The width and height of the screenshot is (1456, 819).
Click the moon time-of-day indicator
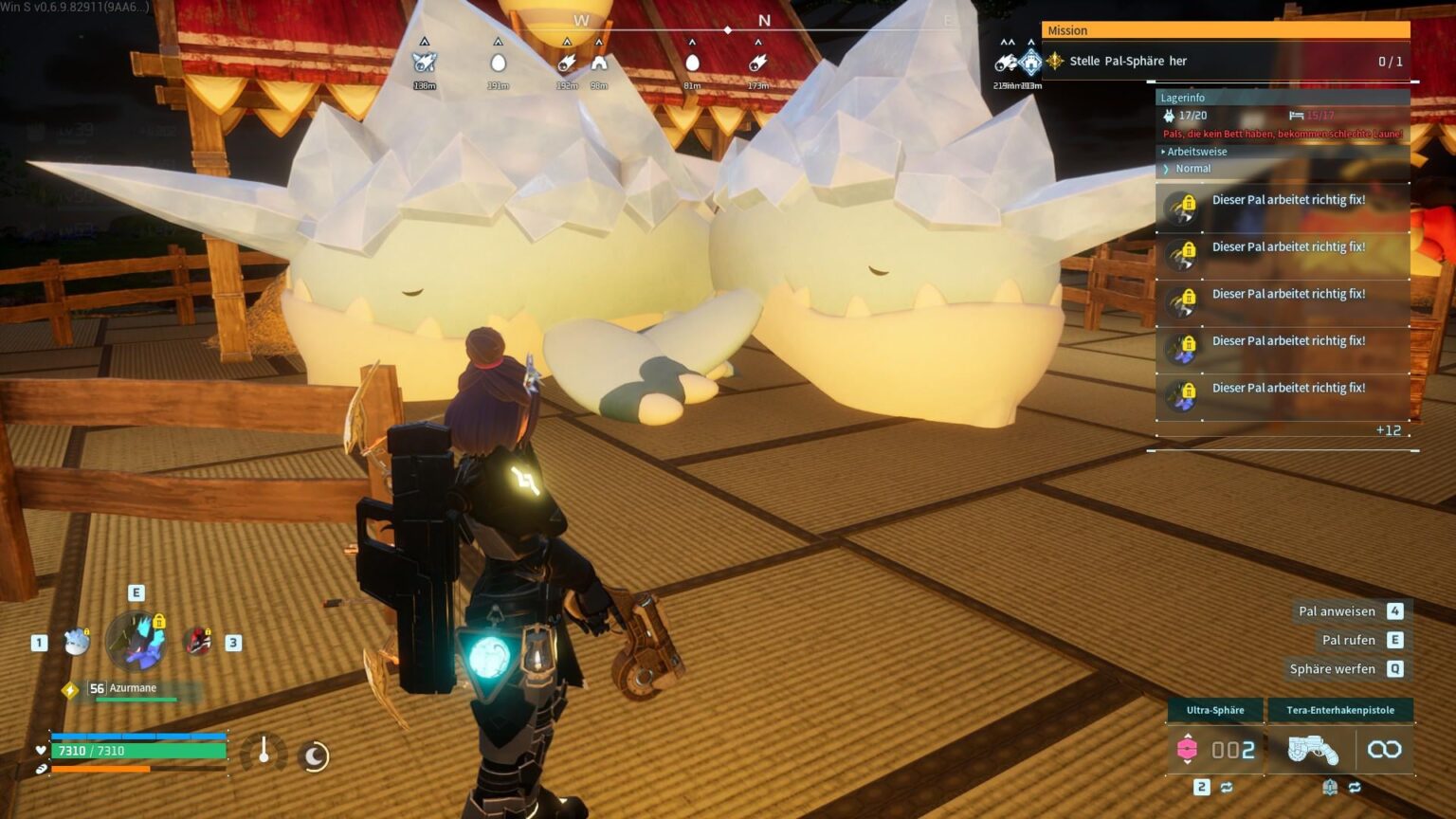(314, 755)
